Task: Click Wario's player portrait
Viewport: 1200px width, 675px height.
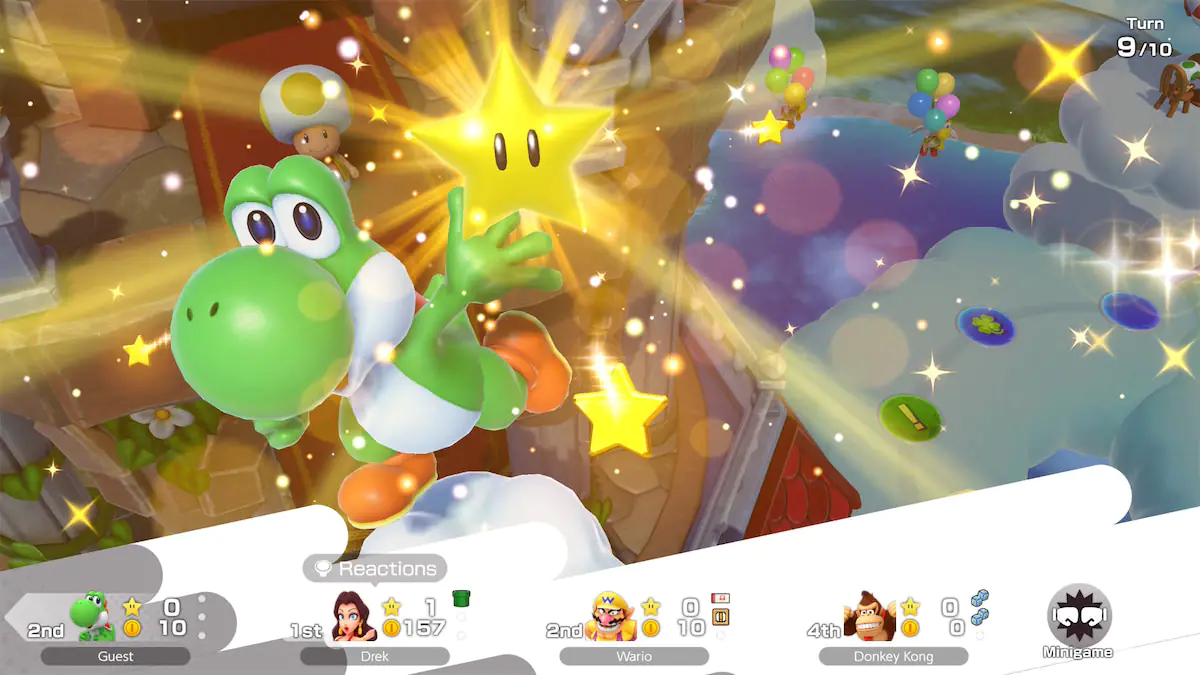Action: [x=612, y=615]
